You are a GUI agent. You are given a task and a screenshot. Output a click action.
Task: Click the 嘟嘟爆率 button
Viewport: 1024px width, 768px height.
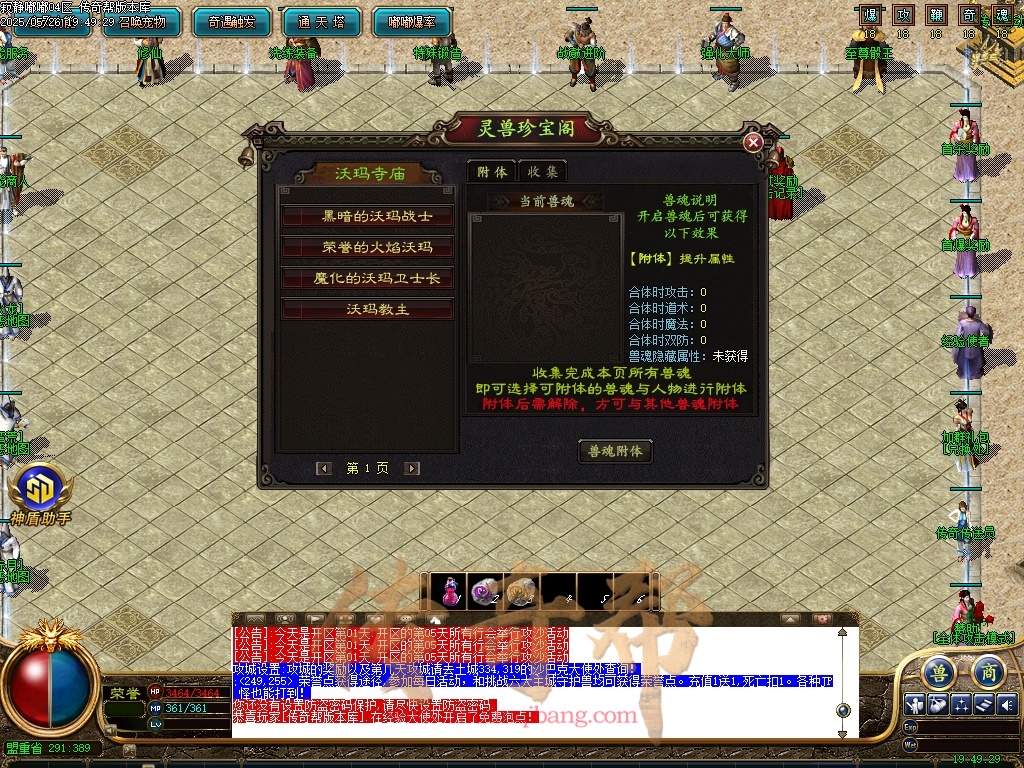(410, 21)
